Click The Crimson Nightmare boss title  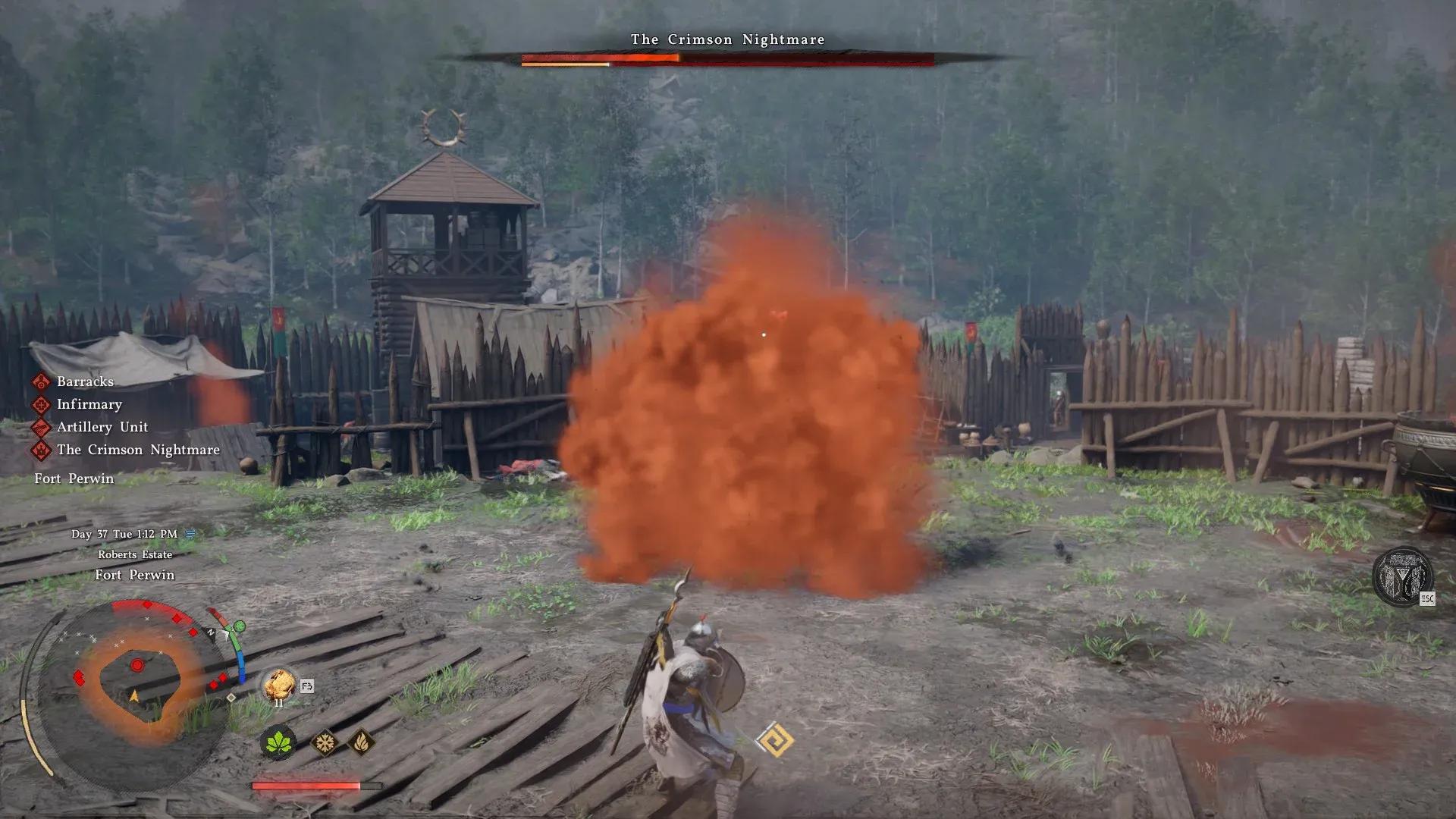[726, 39]
